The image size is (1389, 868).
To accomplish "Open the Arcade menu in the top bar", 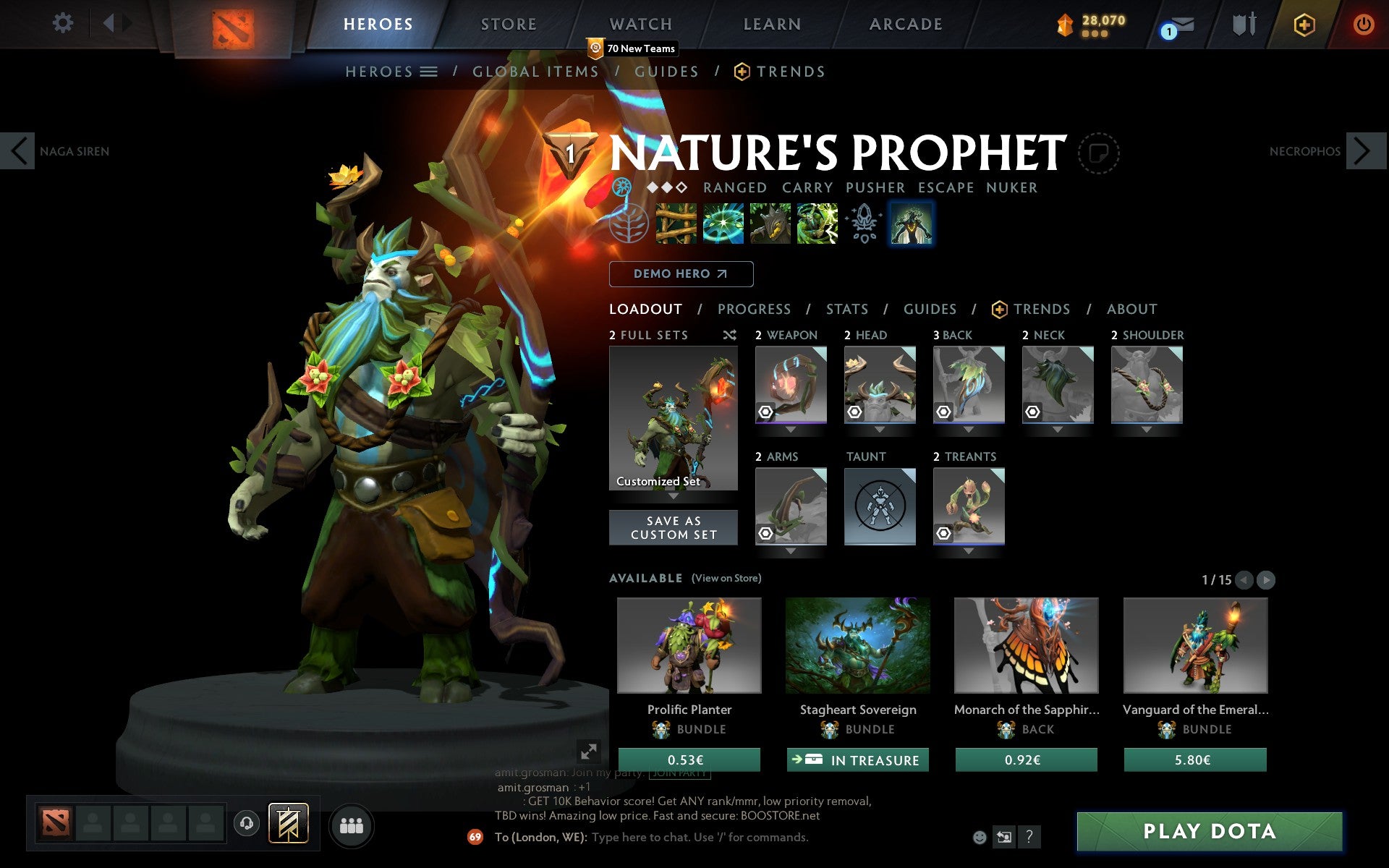I will (904, 24).
